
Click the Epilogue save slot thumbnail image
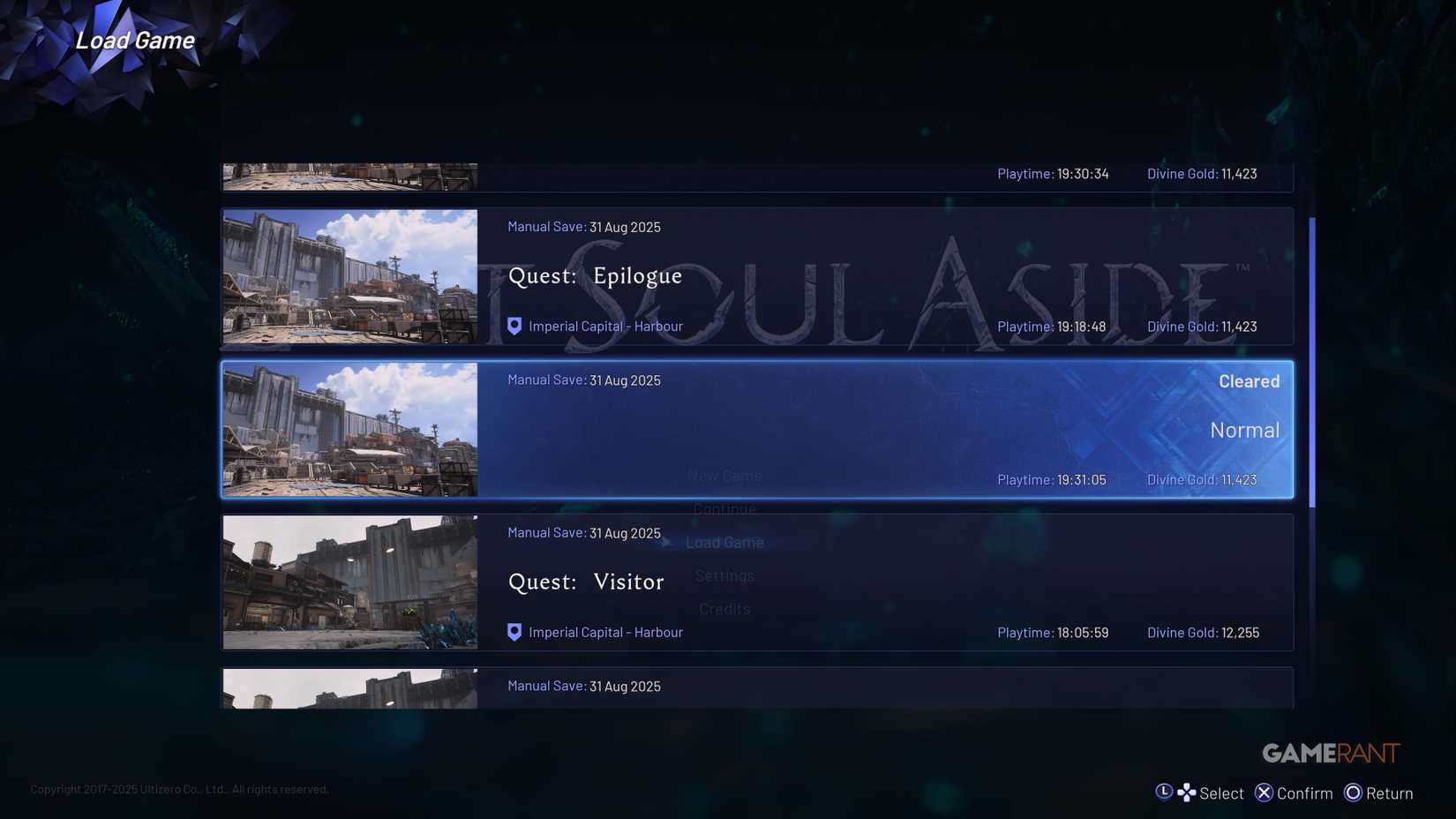(349, 276)
